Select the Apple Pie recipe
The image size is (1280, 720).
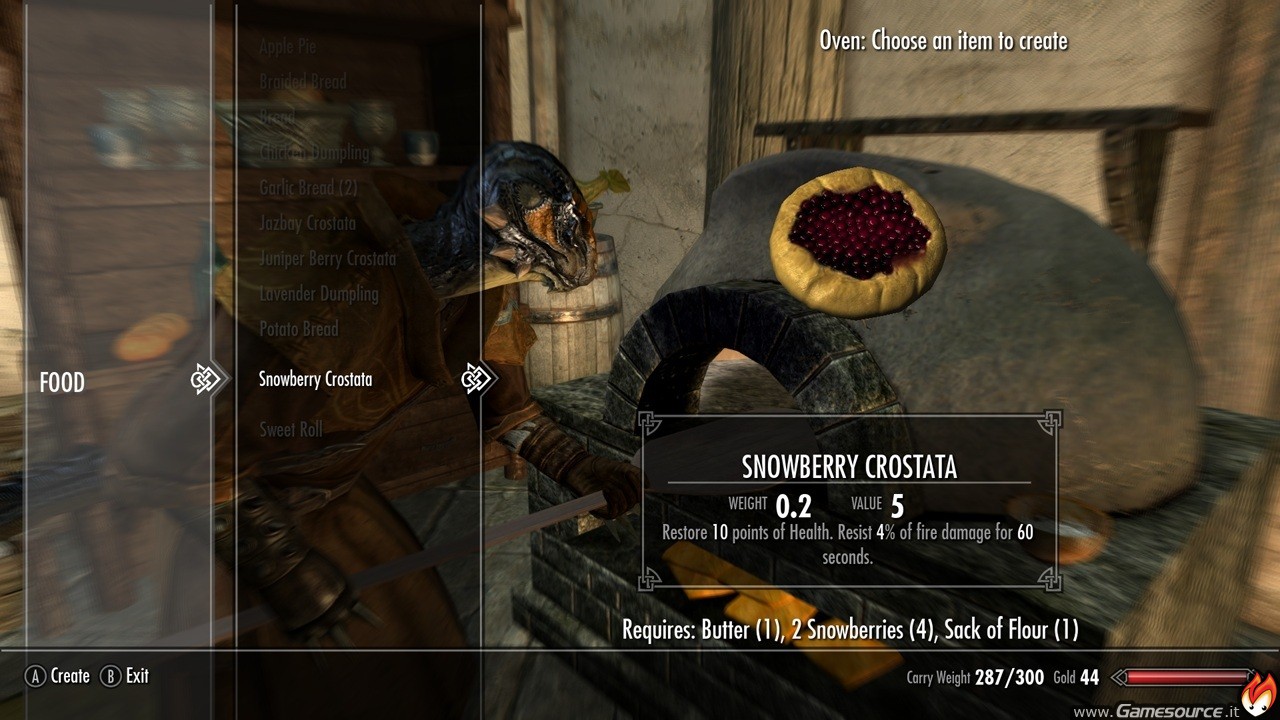coord(287,46)
